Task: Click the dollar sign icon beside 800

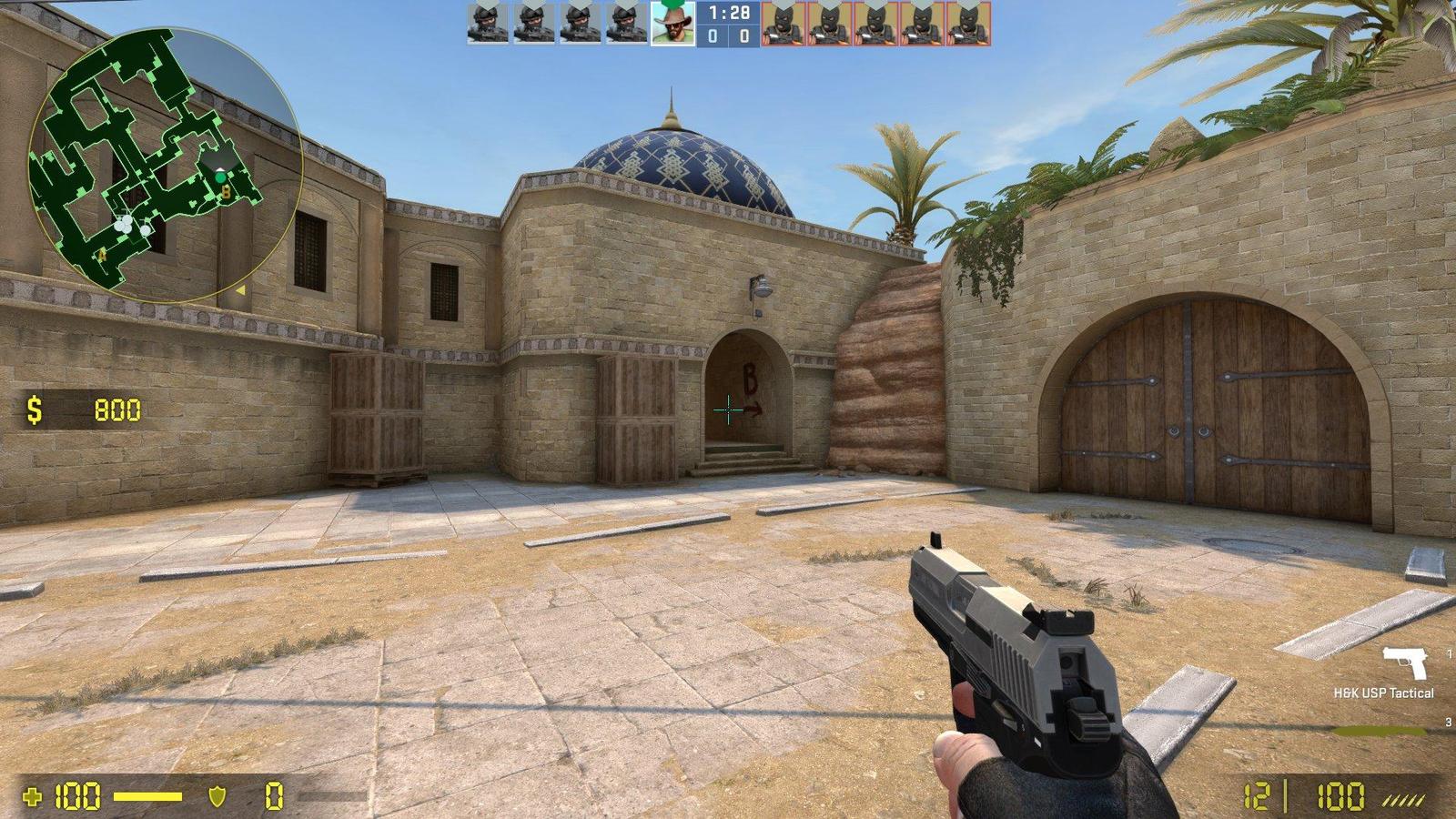Action: [x=33, y=410]
